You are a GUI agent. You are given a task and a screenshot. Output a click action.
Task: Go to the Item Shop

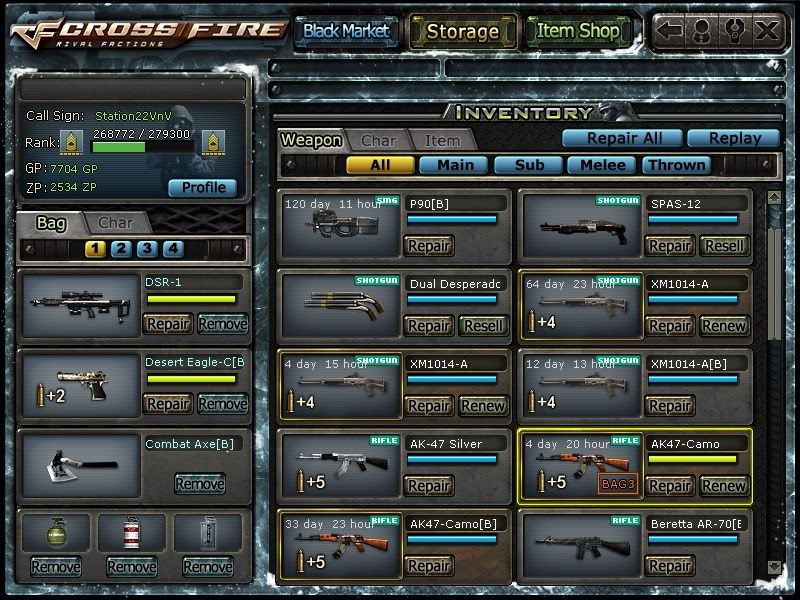(x=578, y=31)
